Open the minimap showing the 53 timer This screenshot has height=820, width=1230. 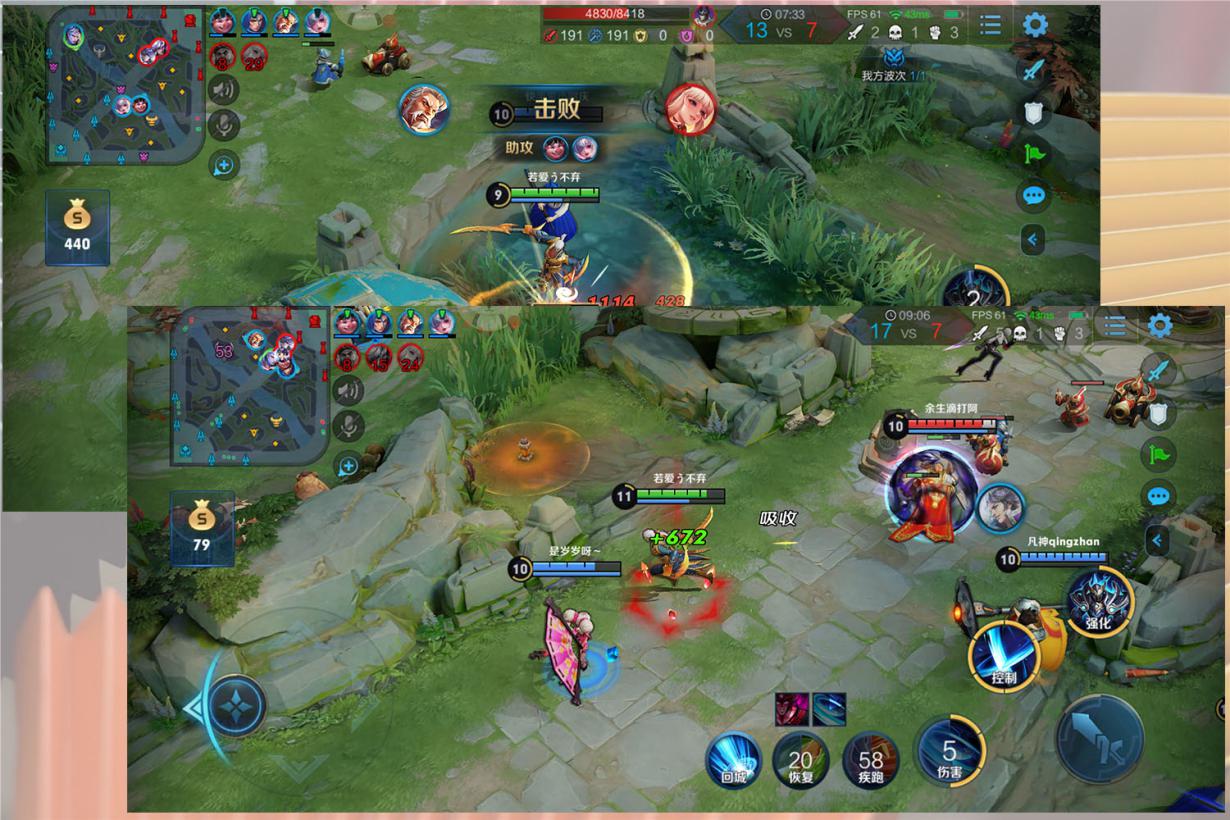click(249, 386)
